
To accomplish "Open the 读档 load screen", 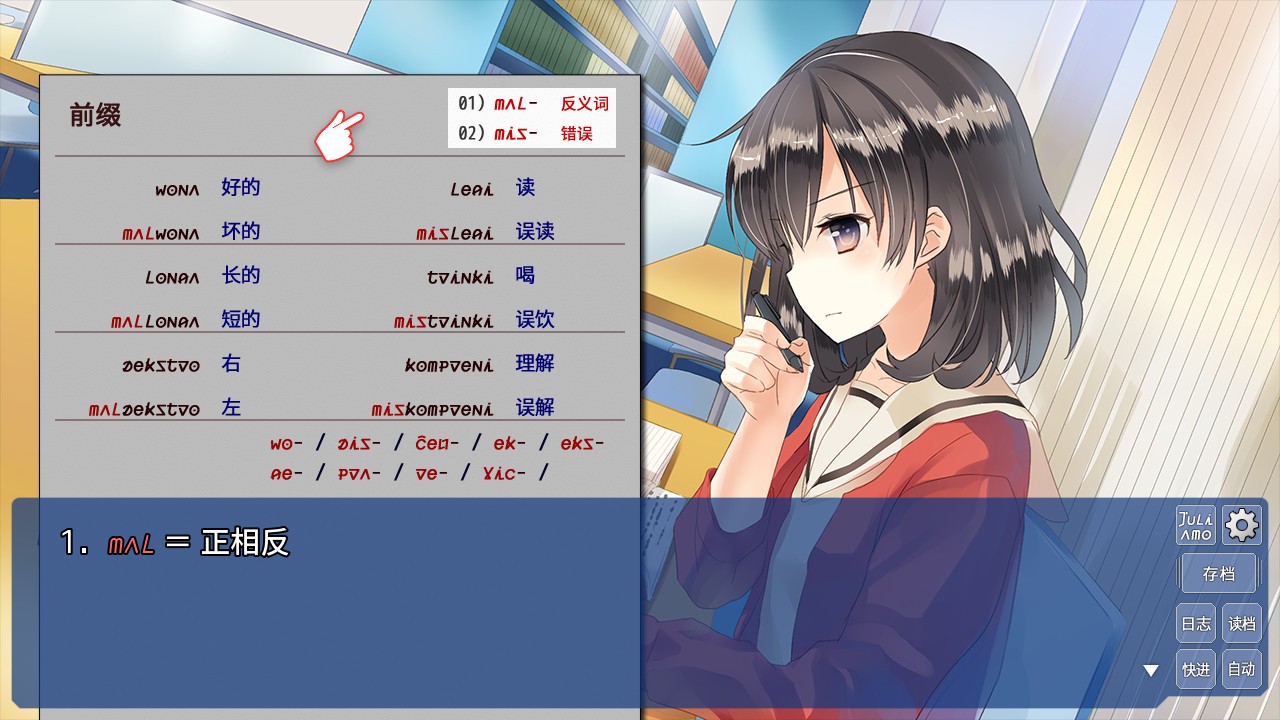I will pyautogui.click(x=1241, y=622).
